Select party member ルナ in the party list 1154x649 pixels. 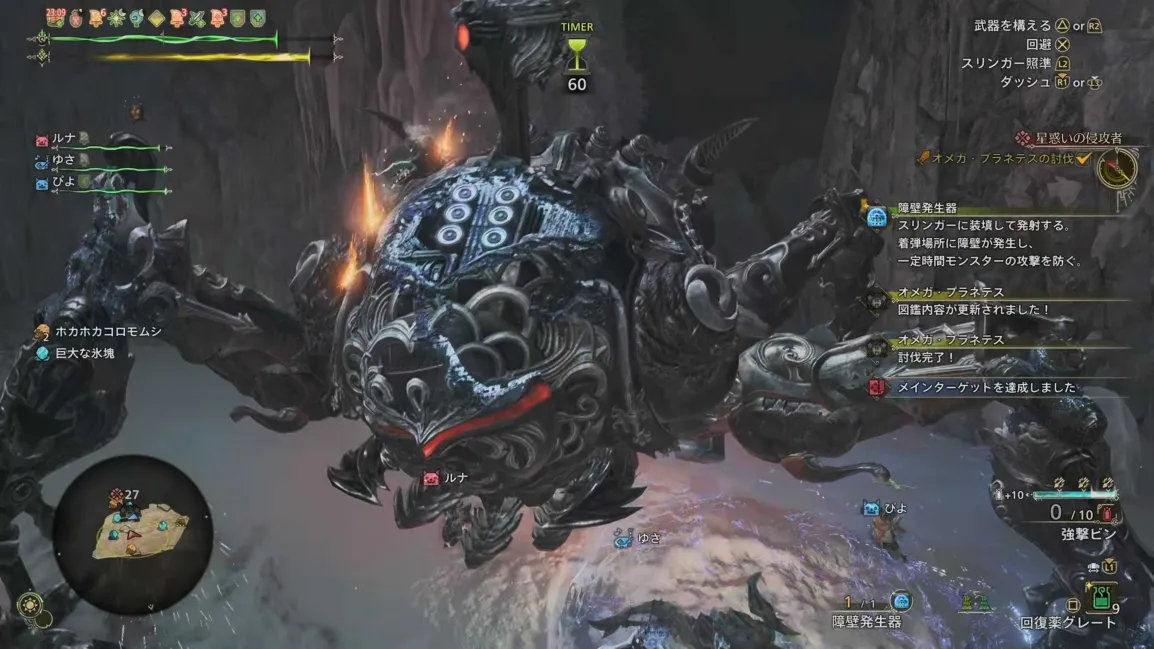tap(64, 140)
